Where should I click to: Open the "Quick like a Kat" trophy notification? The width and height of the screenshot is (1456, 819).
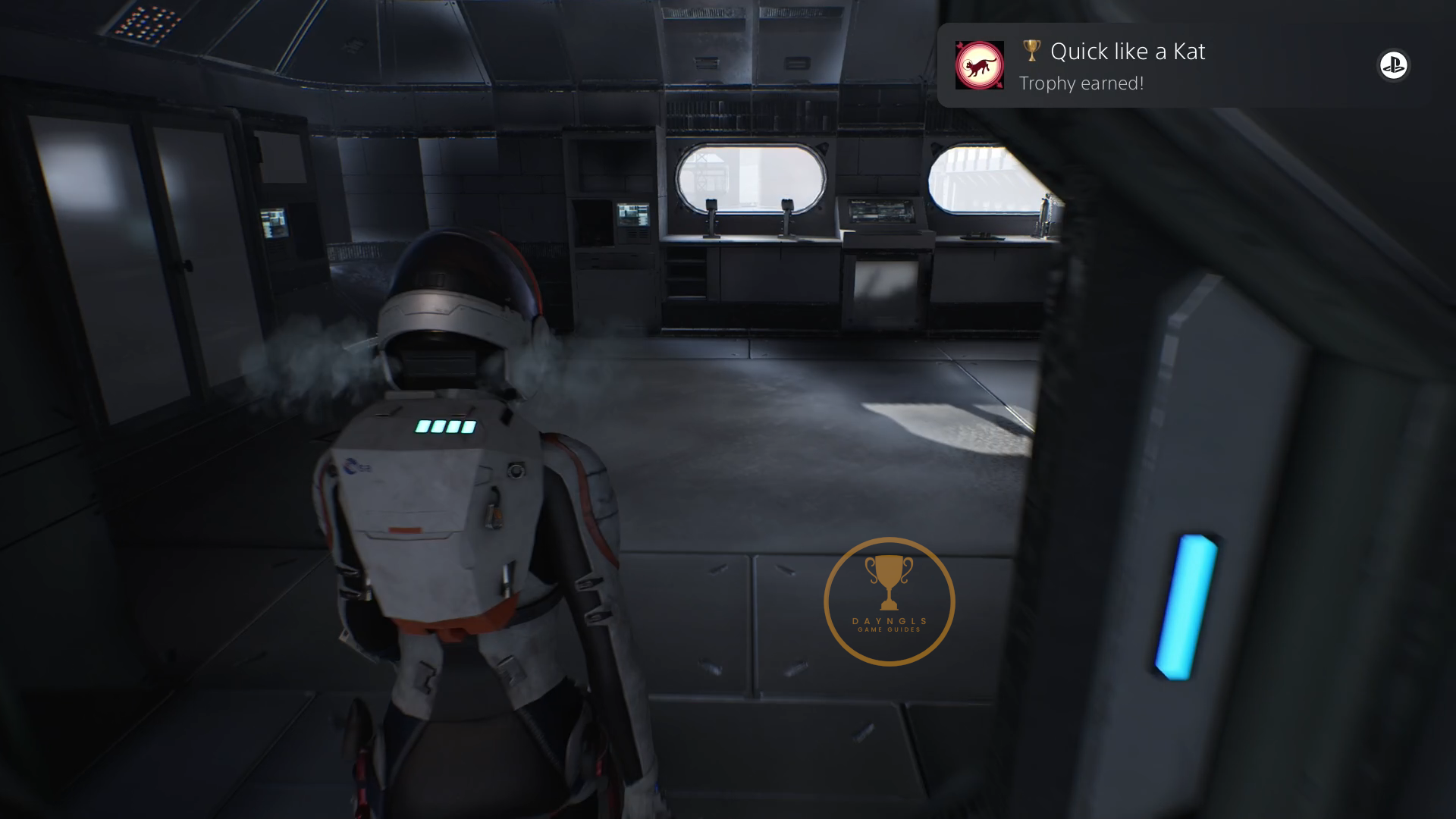pos(1127,66)
